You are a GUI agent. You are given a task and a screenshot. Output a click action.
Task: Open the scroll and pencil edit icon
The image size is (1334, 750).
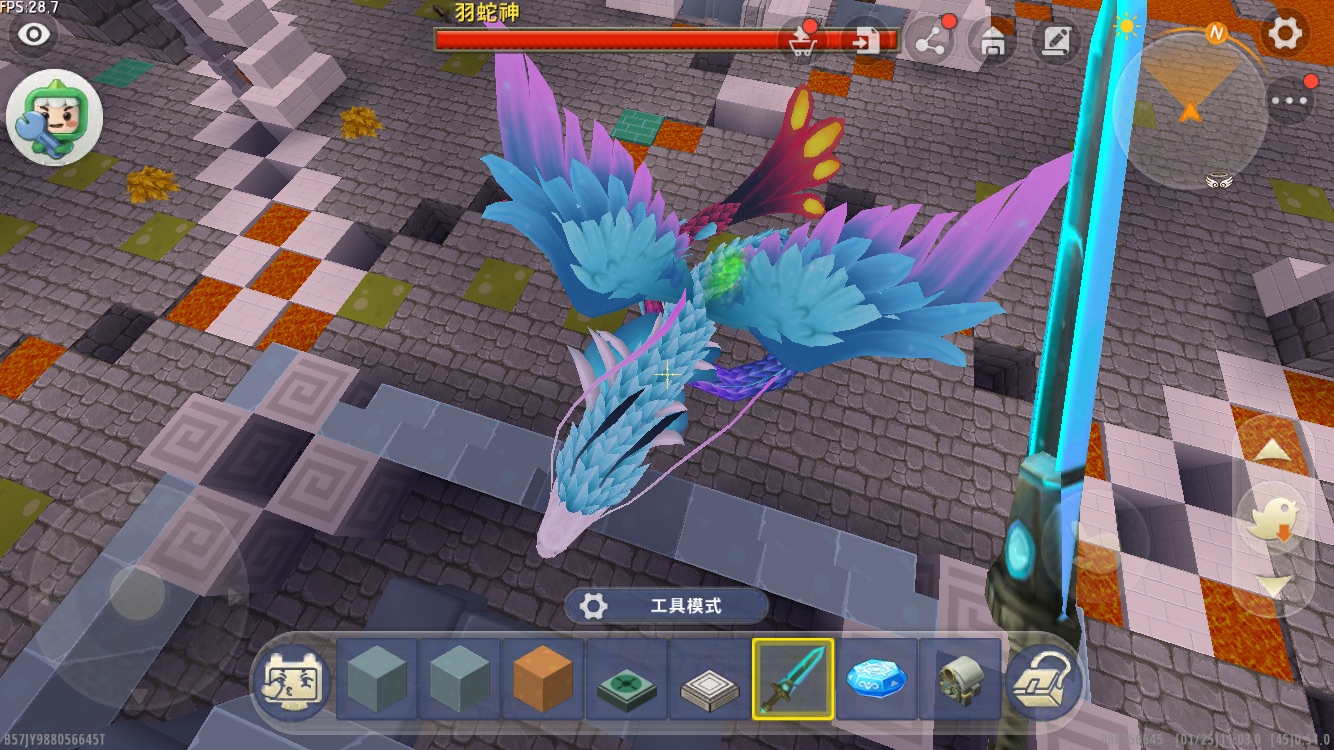click(1054, 40)
